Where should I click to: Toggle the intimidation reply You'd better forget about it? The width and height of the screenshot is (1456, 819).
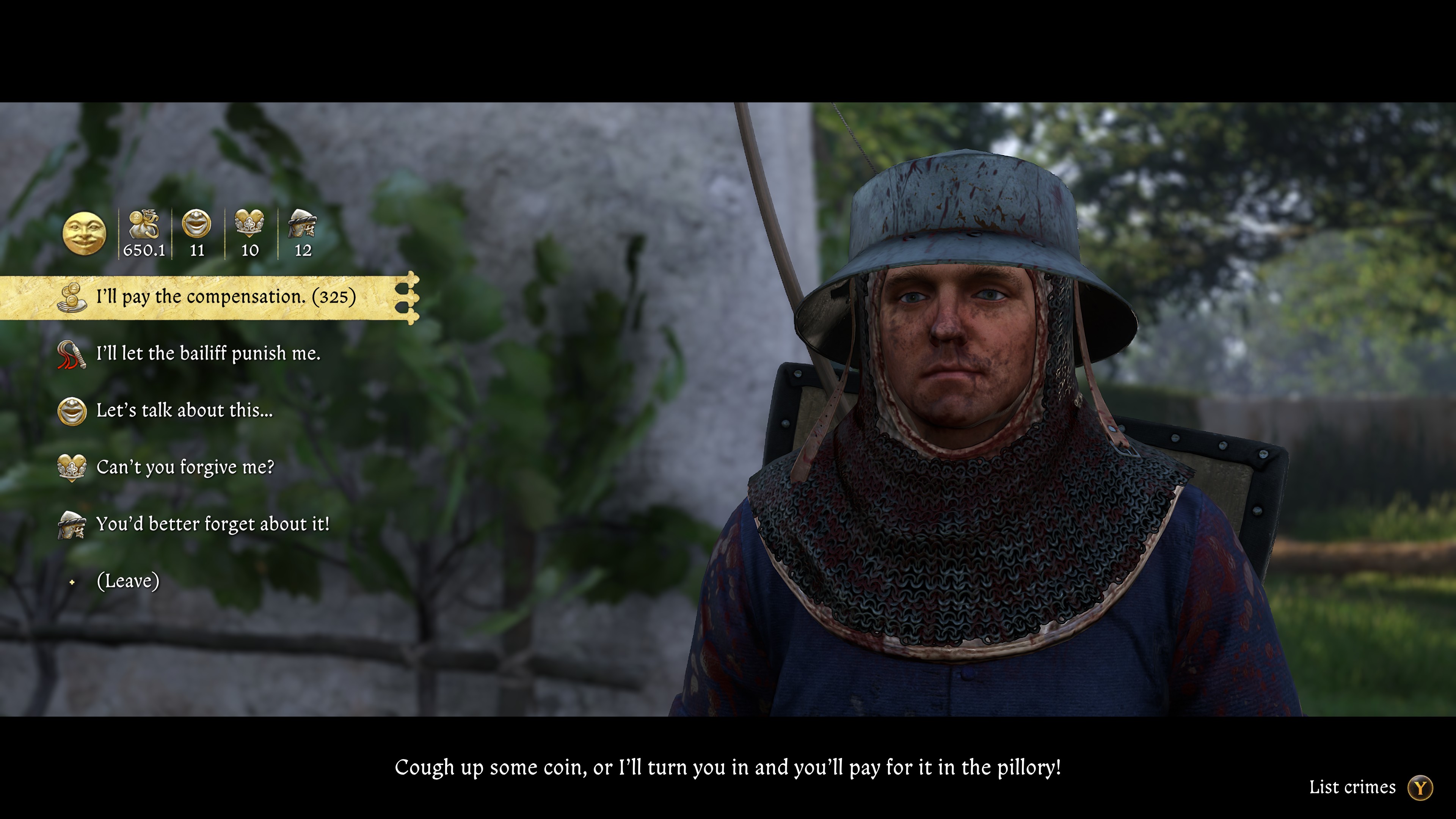tap(213, 524)
